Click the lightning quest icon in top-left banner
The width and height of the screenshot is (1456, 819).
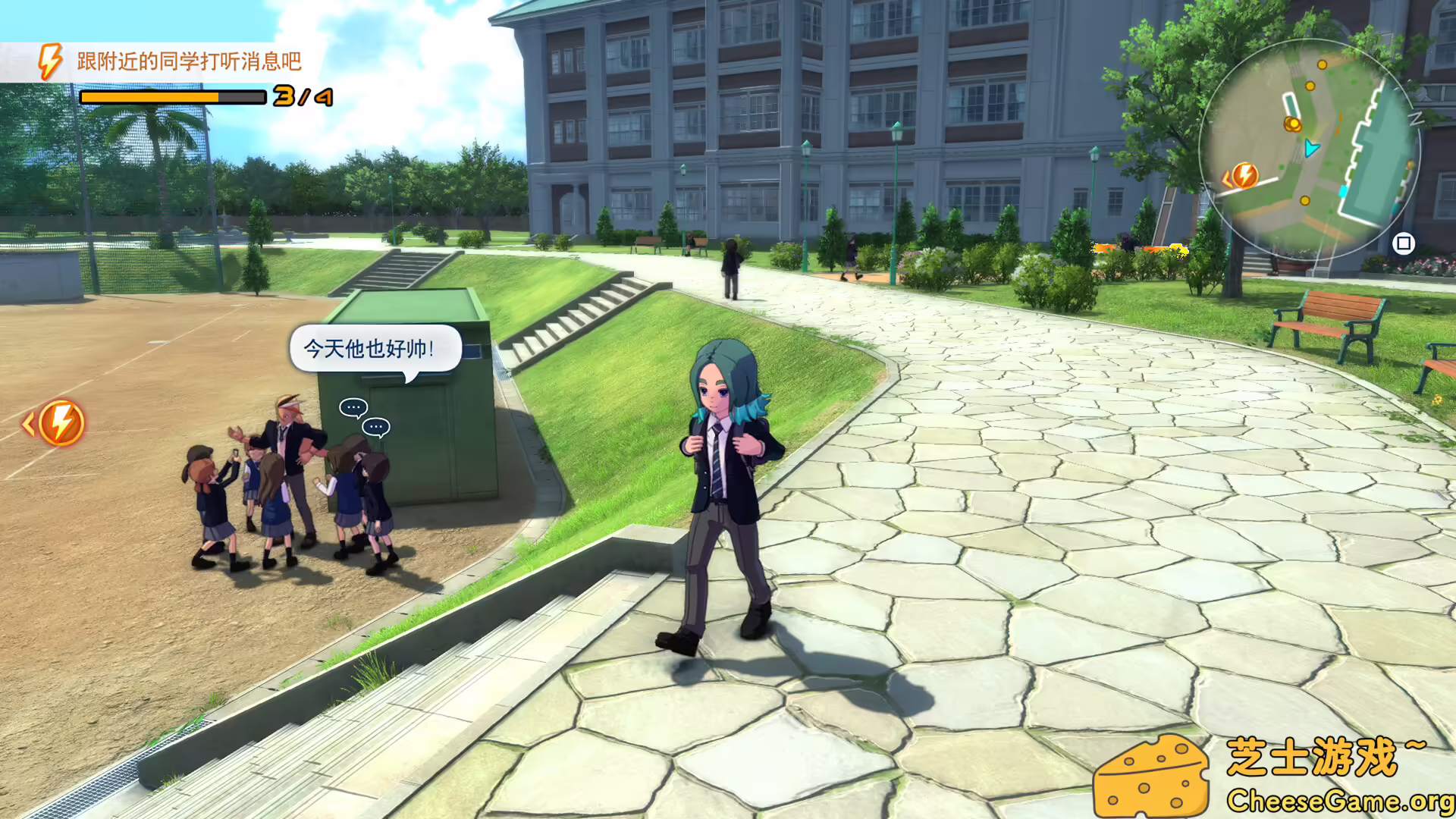(x=49, y=59)
